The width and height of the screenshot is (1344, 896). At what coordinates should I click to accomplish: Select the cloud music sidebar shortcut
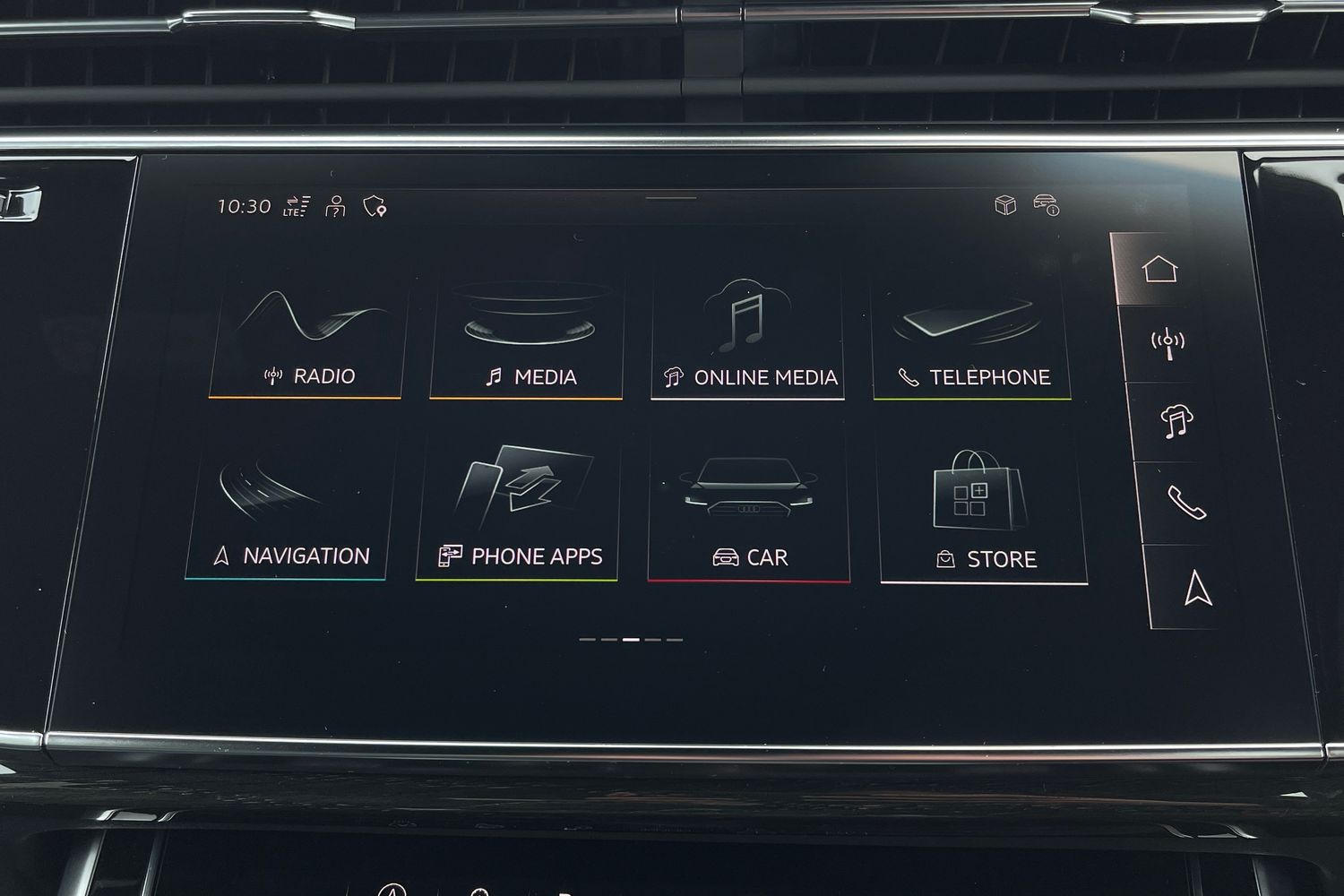pyautogui.click(x=1176, y=421)
